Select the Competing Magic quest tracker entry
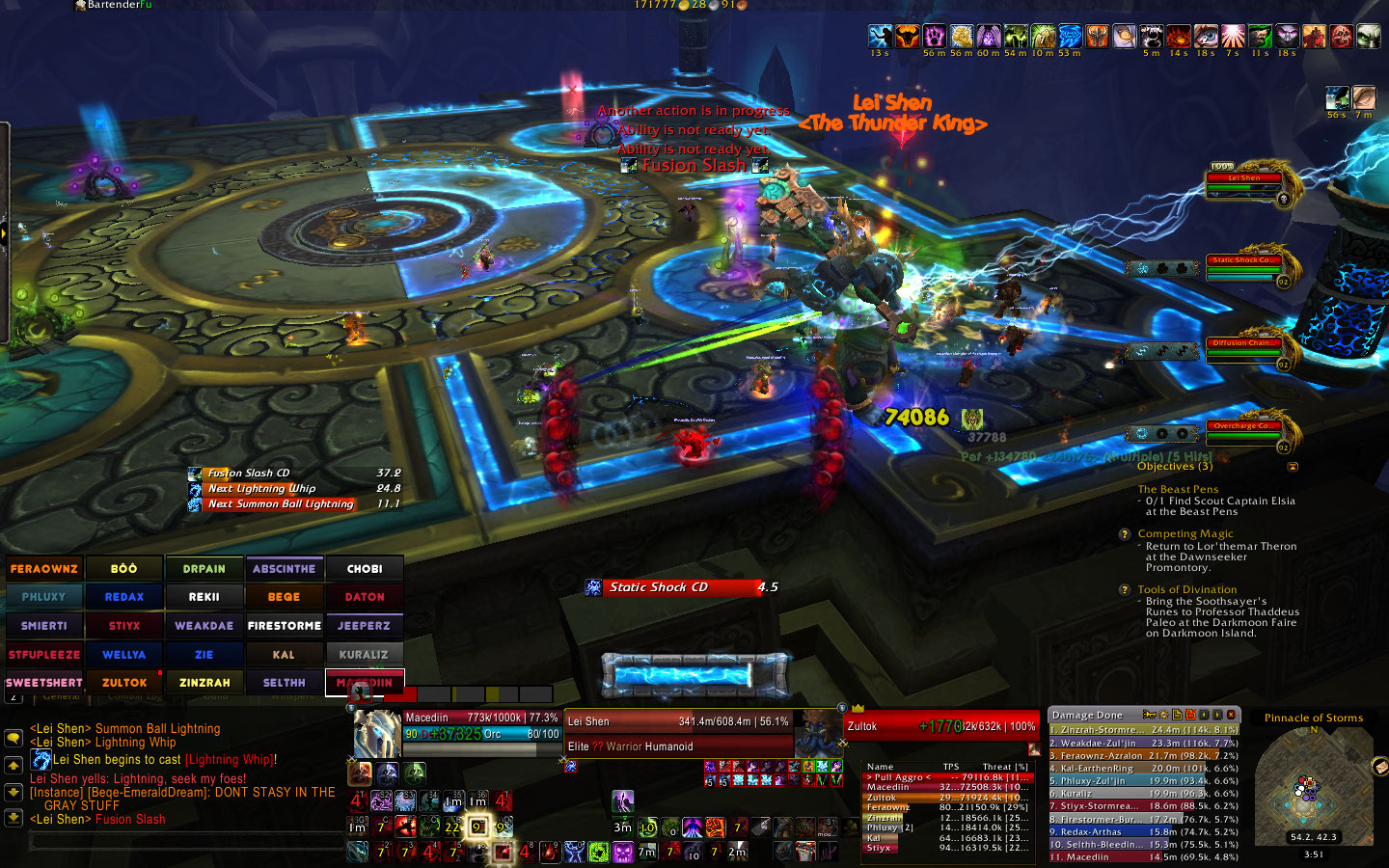The width and height of the screenshot is (1389, 868). point(1185,533)
